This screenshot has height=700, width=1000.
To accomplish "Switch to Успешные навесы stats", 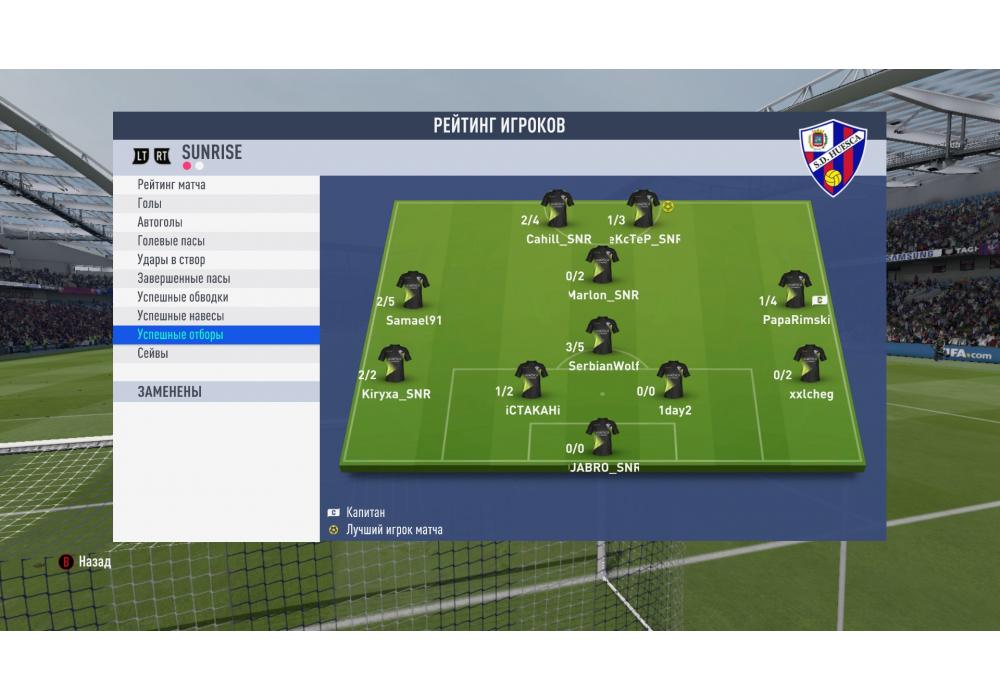I will pyautogui.click(x=215, y=316).
